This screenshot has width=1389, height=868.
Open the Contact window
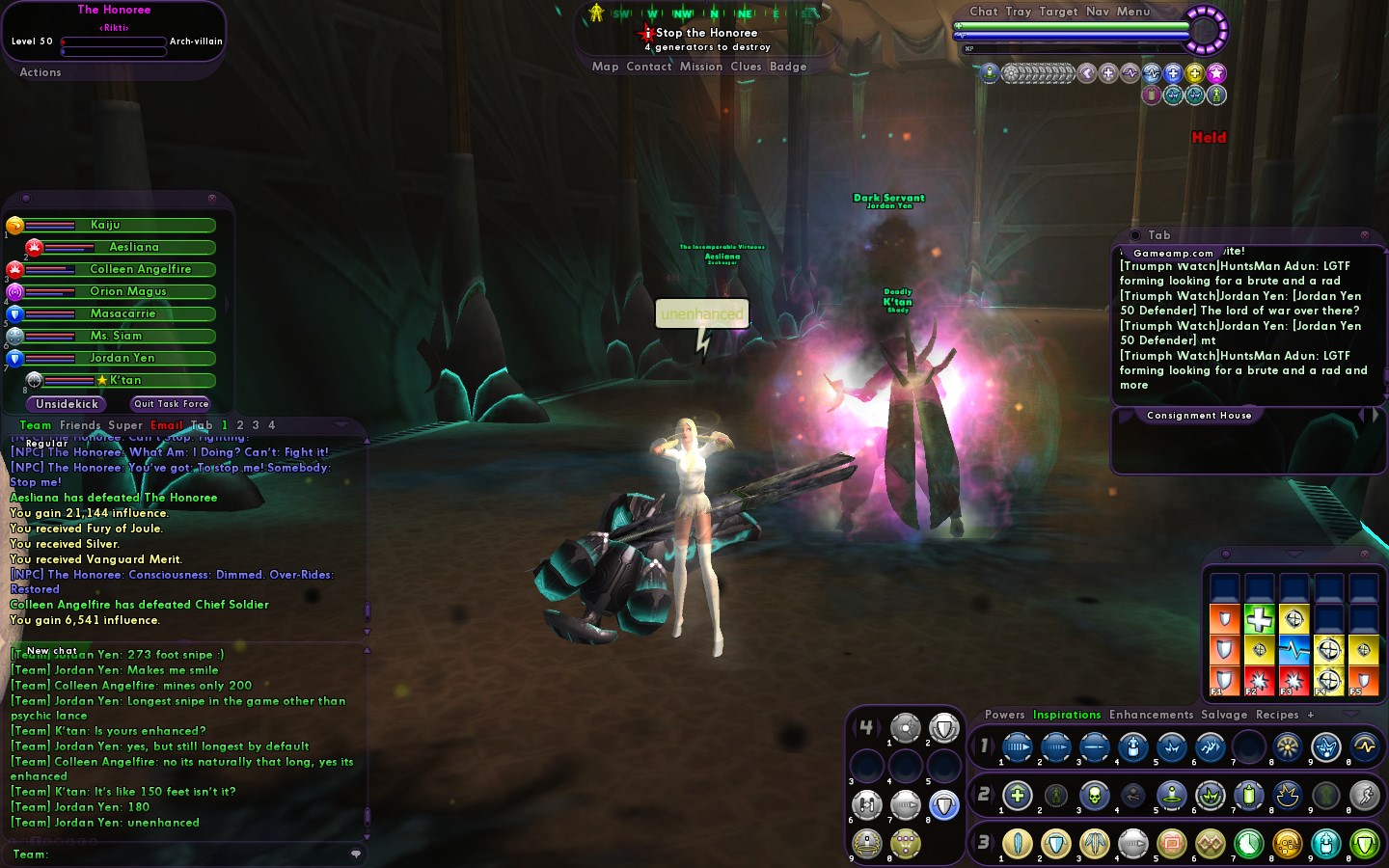(648, 67)
